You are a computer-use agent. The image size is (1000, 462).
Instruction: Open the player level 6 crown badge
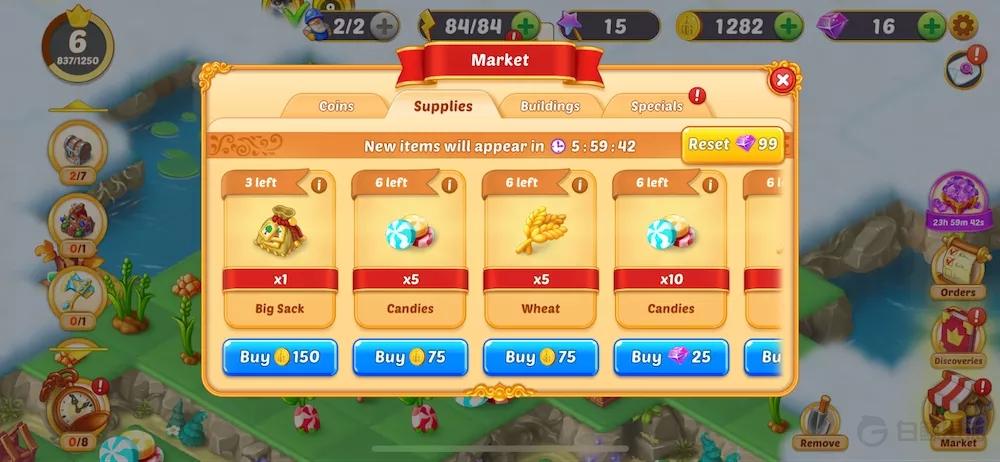(76, 43)
